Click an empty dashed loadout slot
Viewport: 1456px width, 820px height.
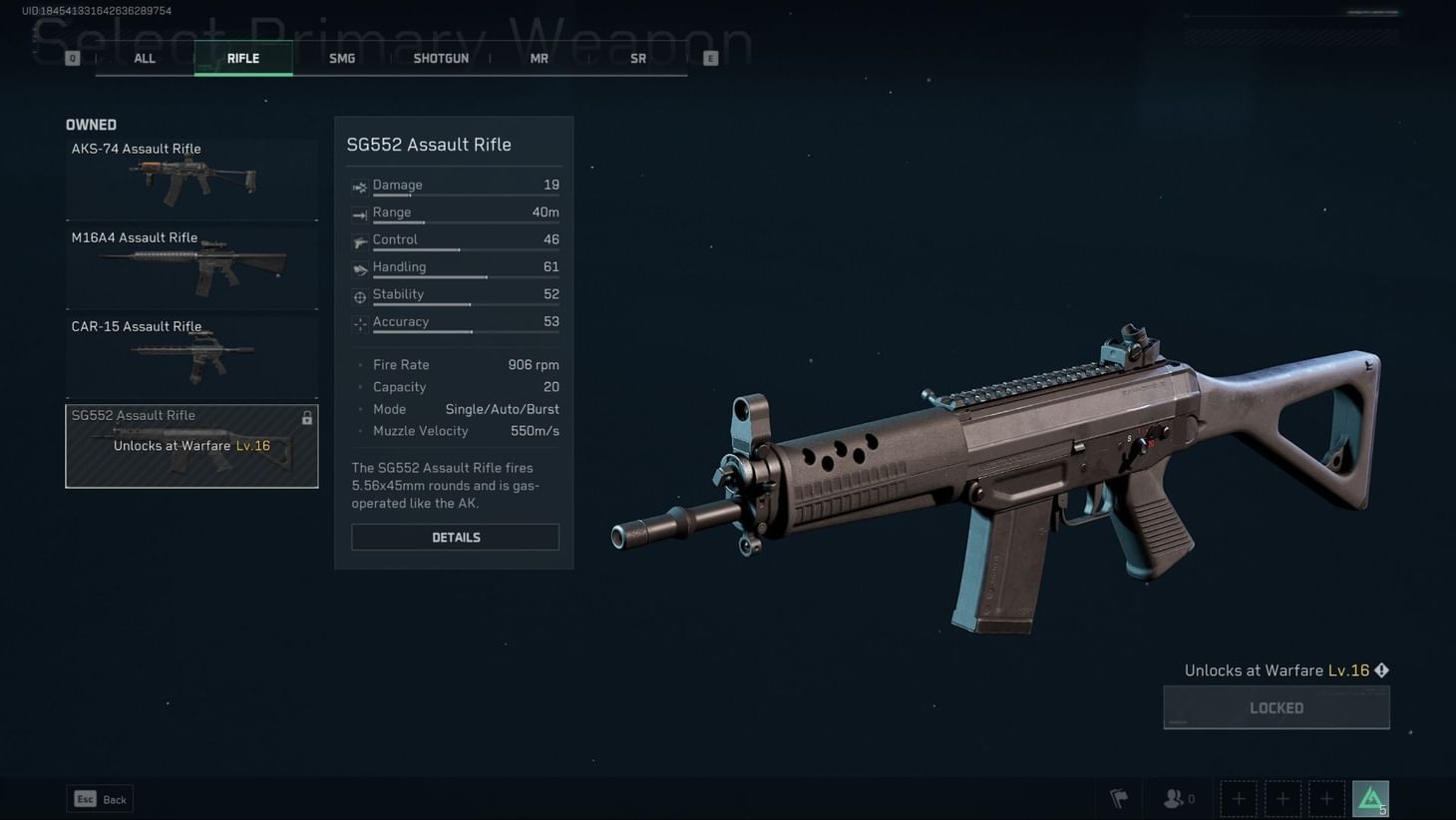click(1239, 798)
